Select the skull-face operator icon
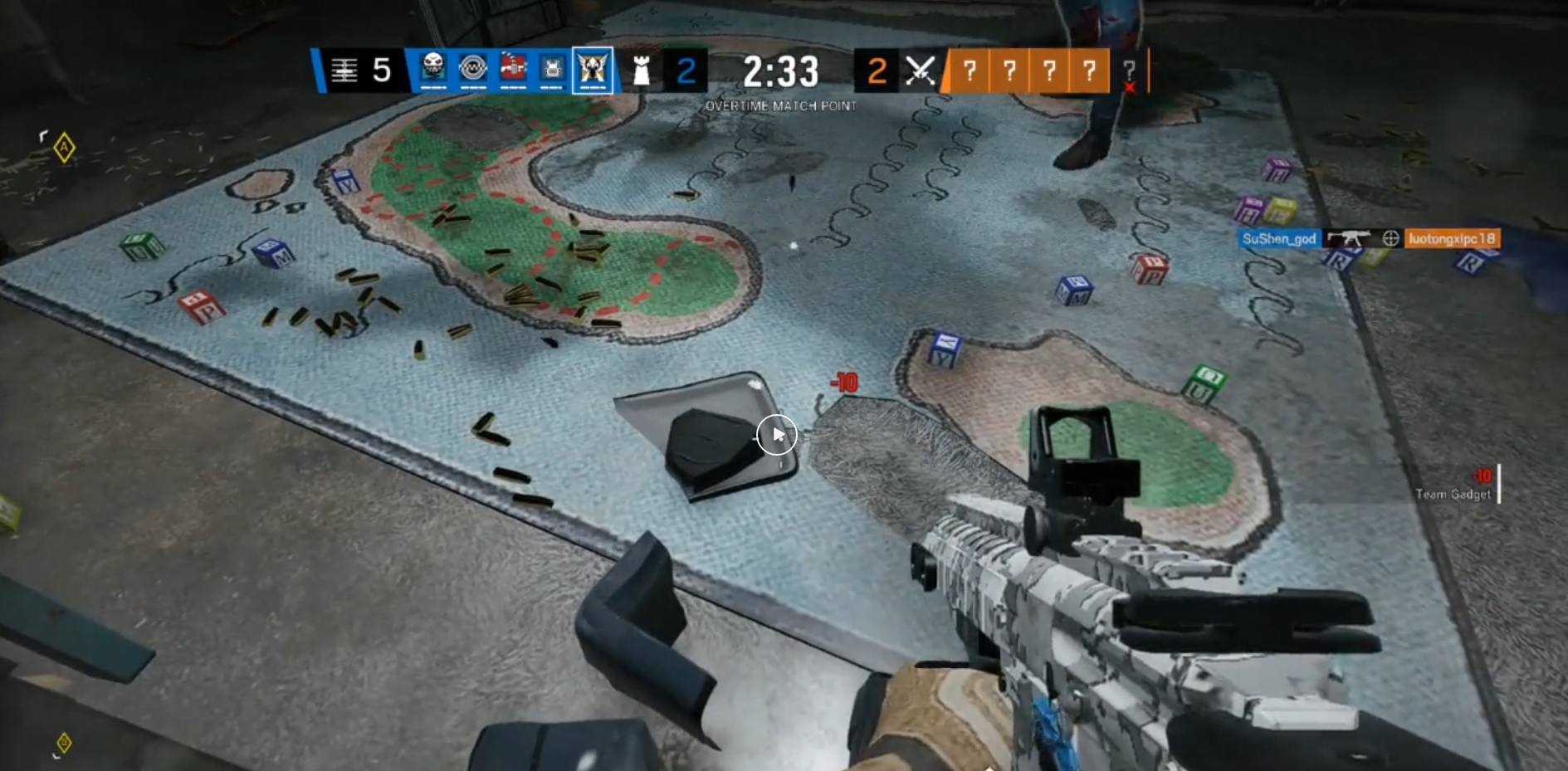This screenshot has width=1568, height=771. click(432, 69)
